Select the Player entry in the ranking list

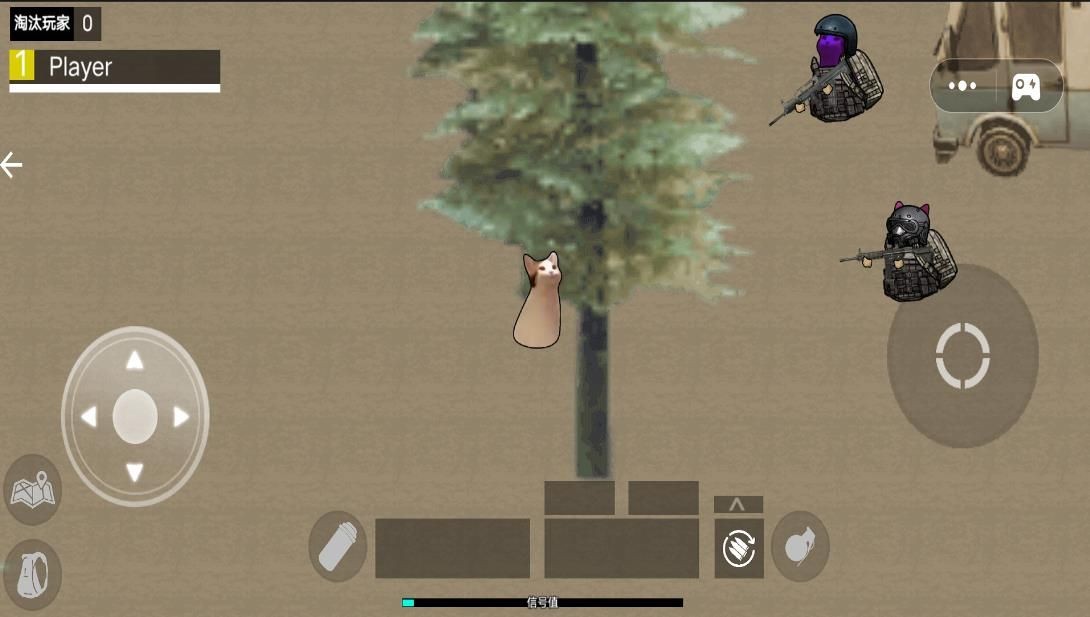114,68
